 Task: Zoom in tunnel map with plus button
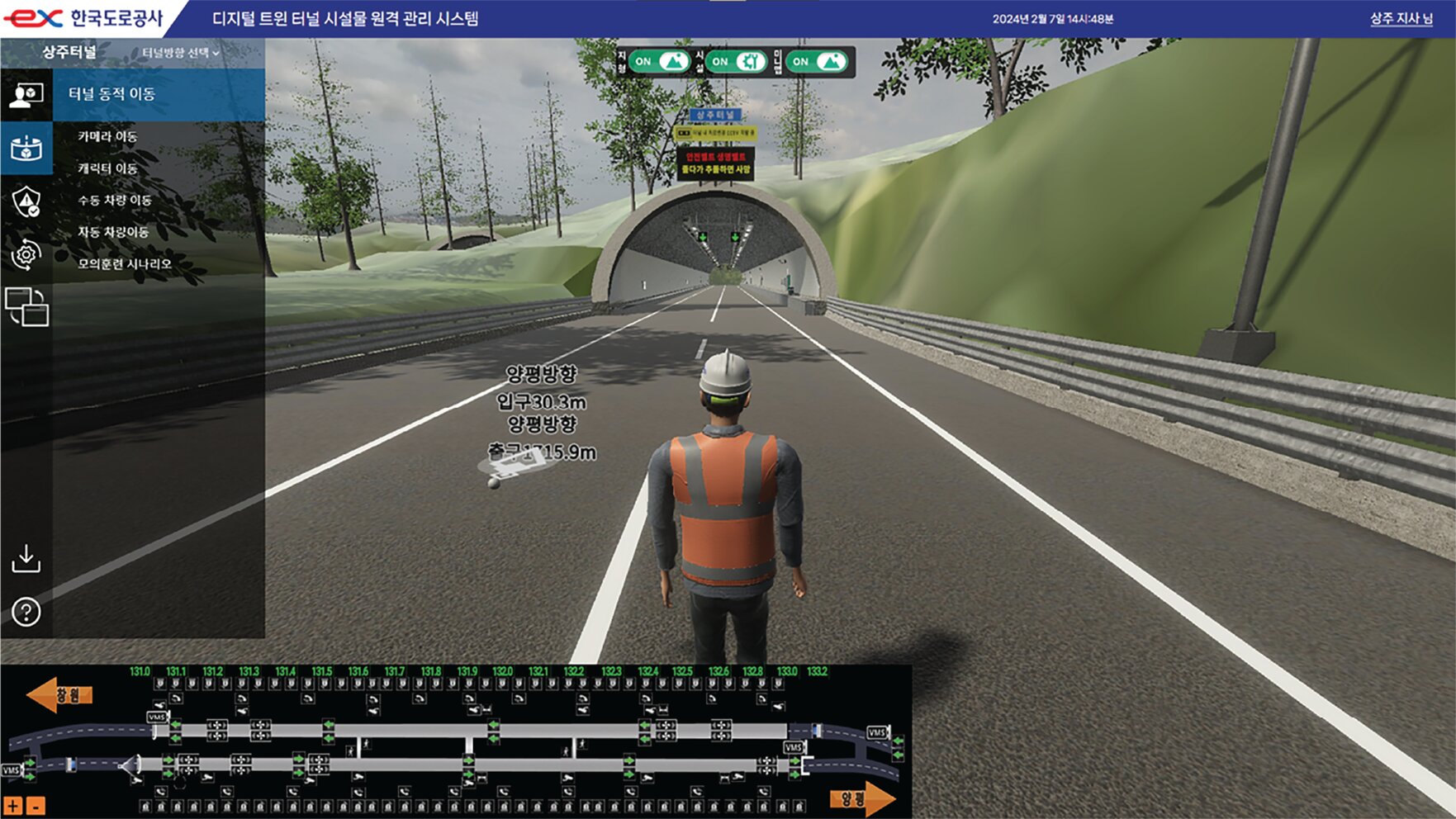(x=13, y=806)
